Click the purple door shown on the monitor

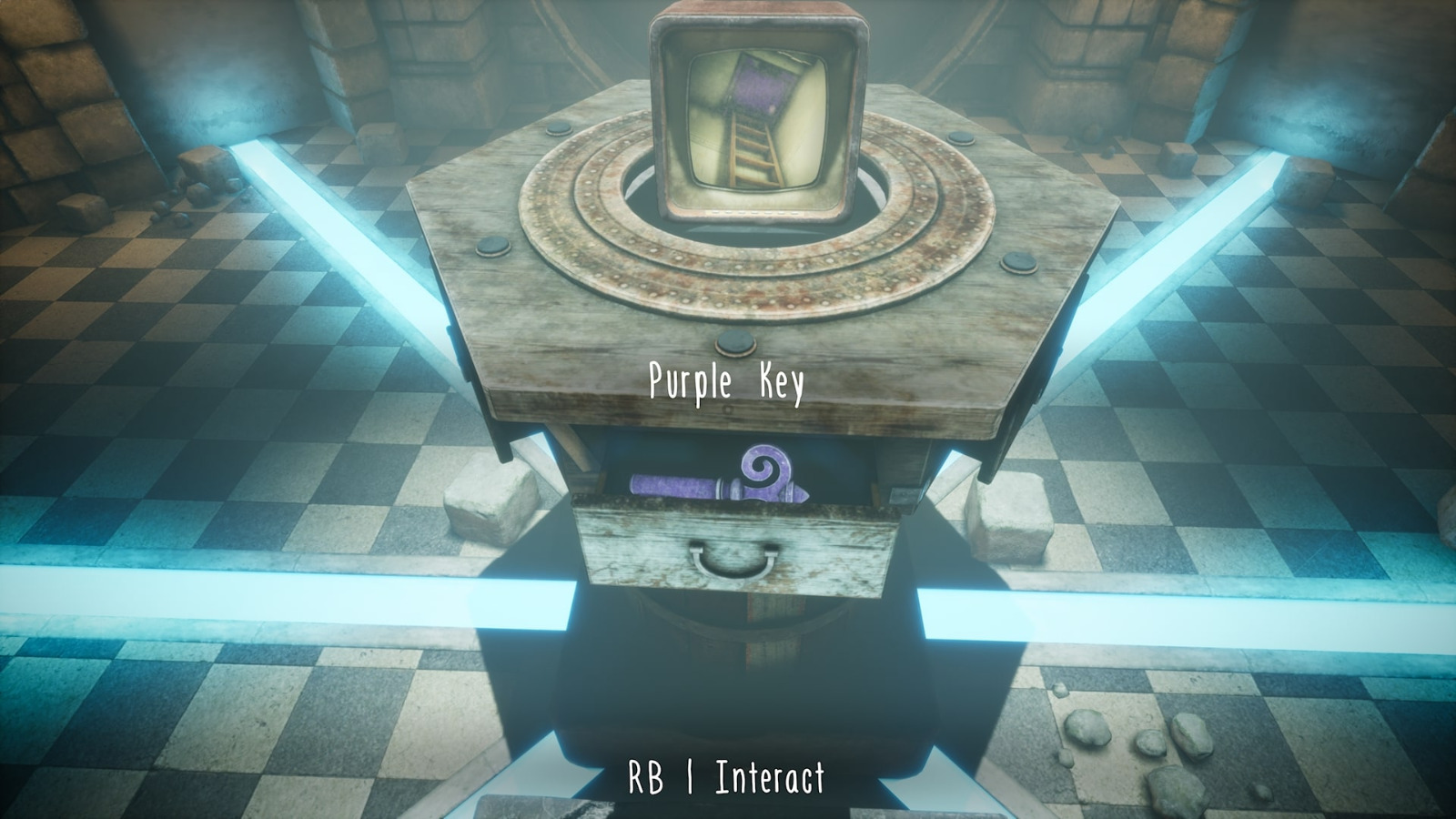point(760,86)
